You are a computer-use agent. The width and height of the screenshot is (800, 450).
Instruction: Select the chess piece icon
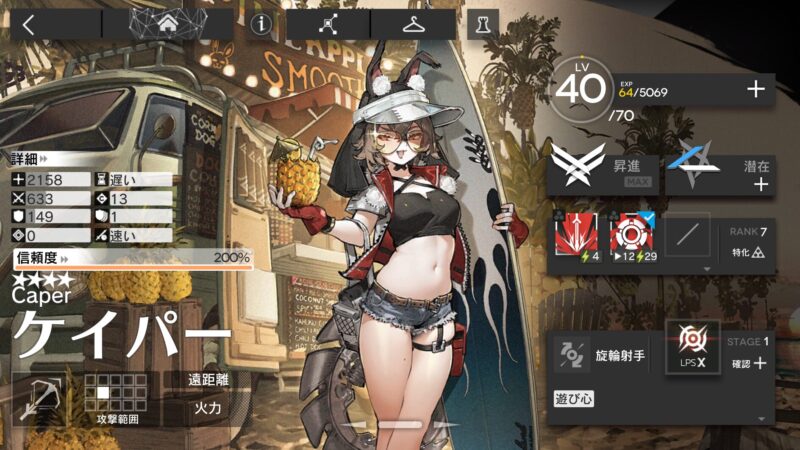[x=483, y=24]
